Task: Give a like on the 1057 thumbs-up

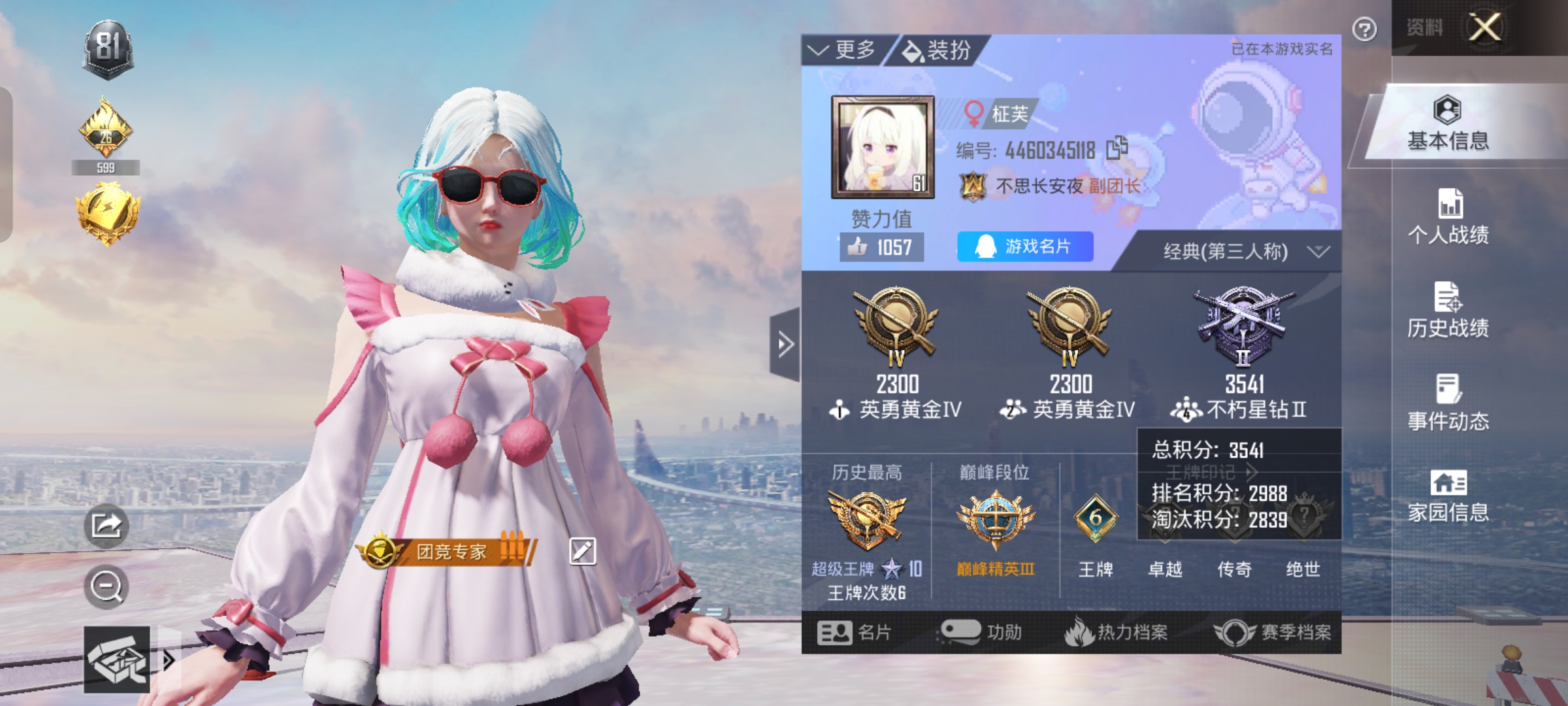Action: (x=881, y=247)
